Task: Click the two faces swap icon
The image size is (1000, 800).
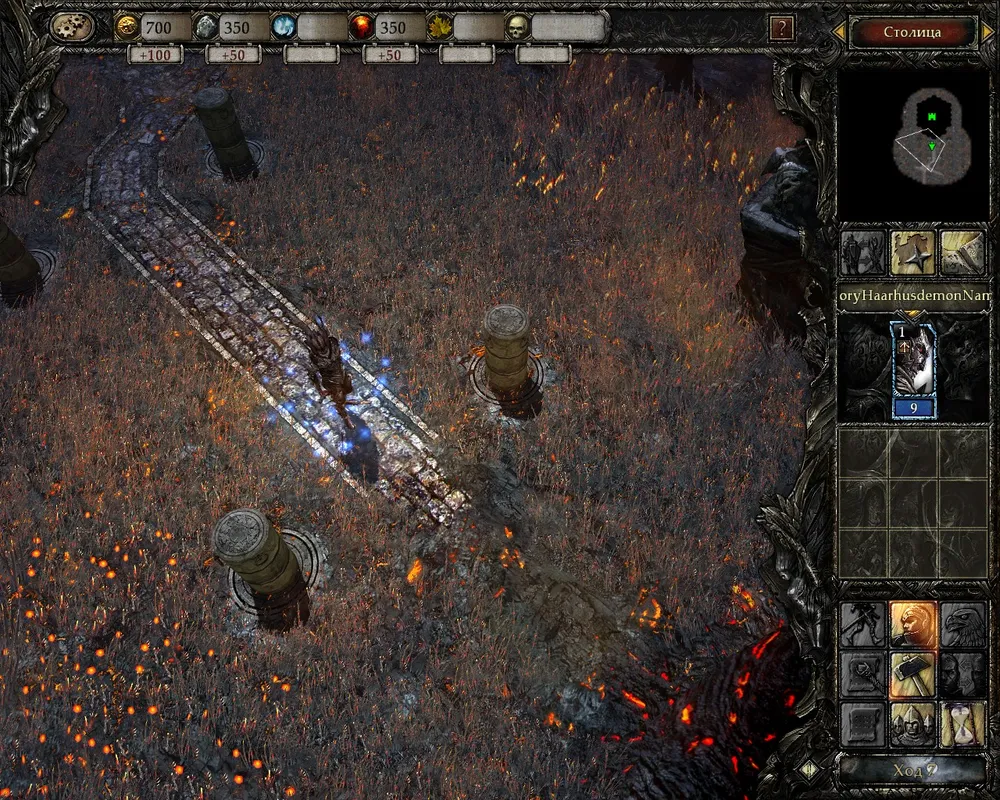Action: pos(963,674)
